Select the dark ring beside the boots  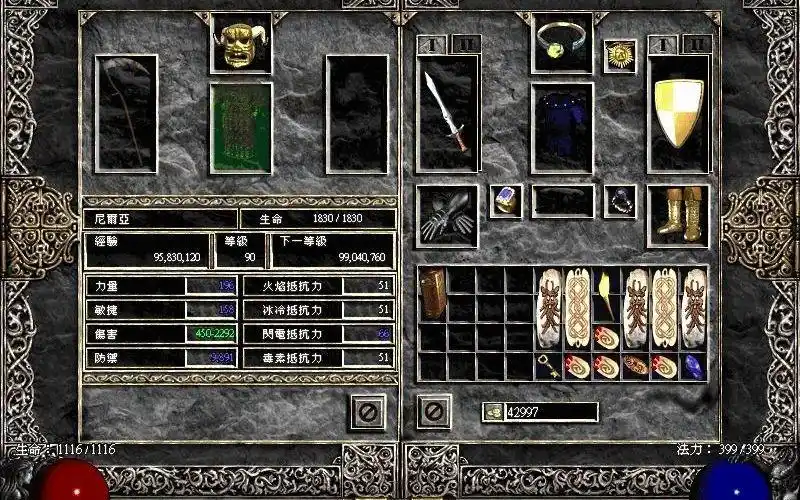click(620, 200)
